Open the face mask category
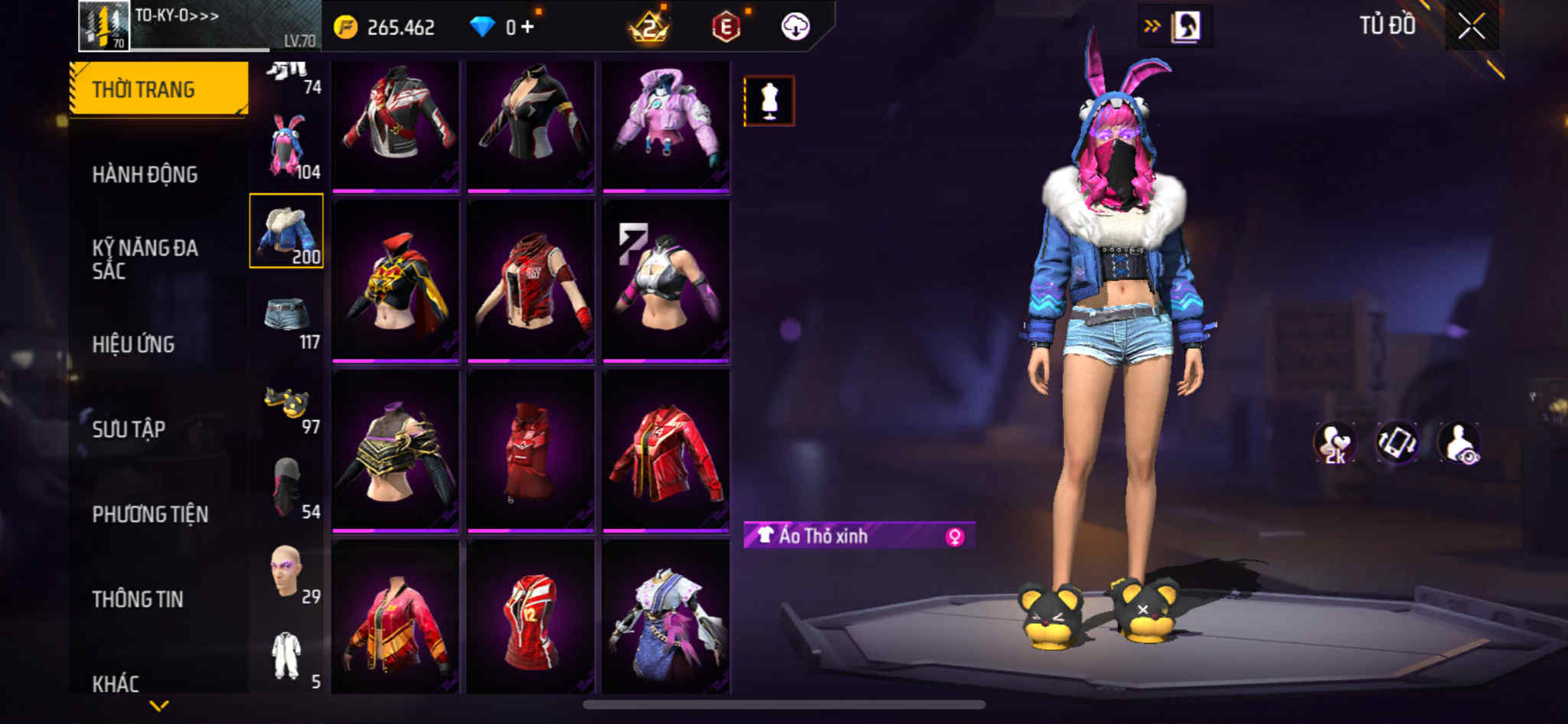The width and height of the screenshot is (1568, 724). click(x=287, y=487)
